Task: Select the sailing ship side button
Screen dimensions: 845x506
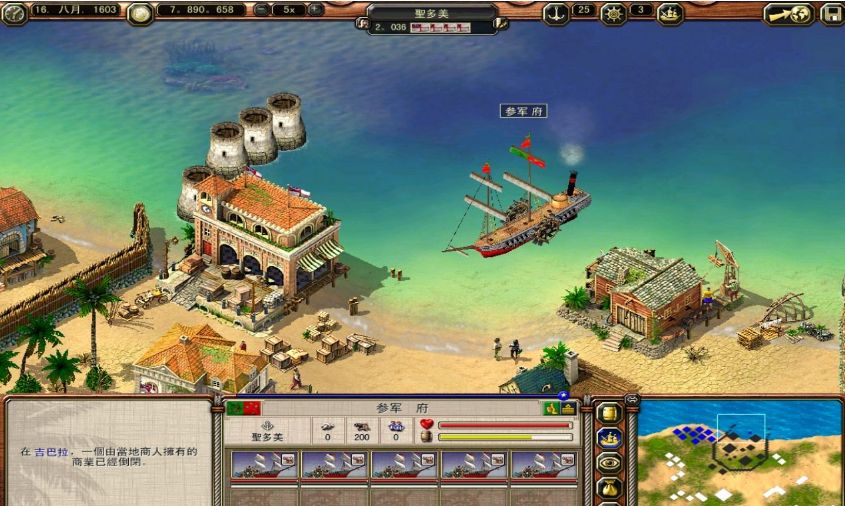Action: pos(608,437)
